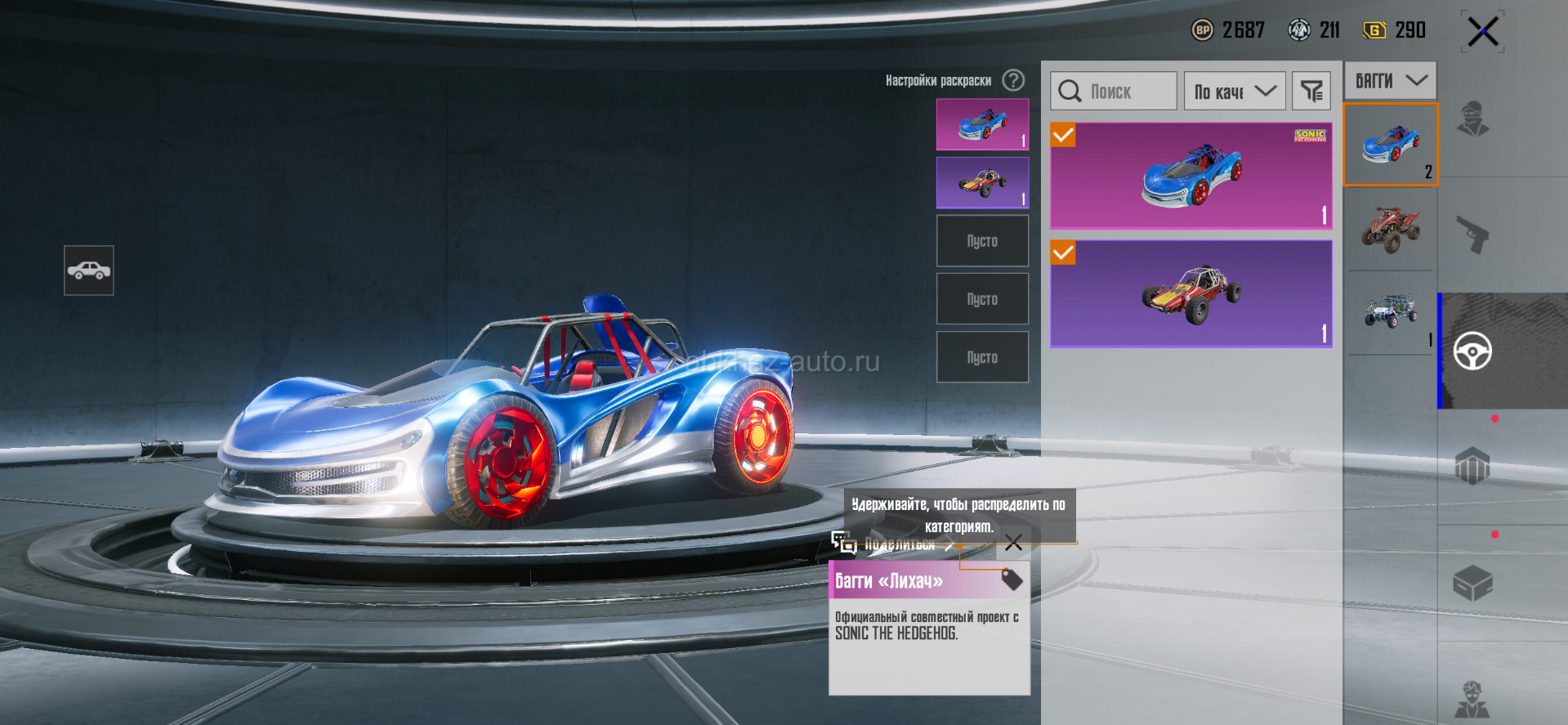Switch to the masked character category
This screenshot has height=725, width=1568.
[1472, 119]
